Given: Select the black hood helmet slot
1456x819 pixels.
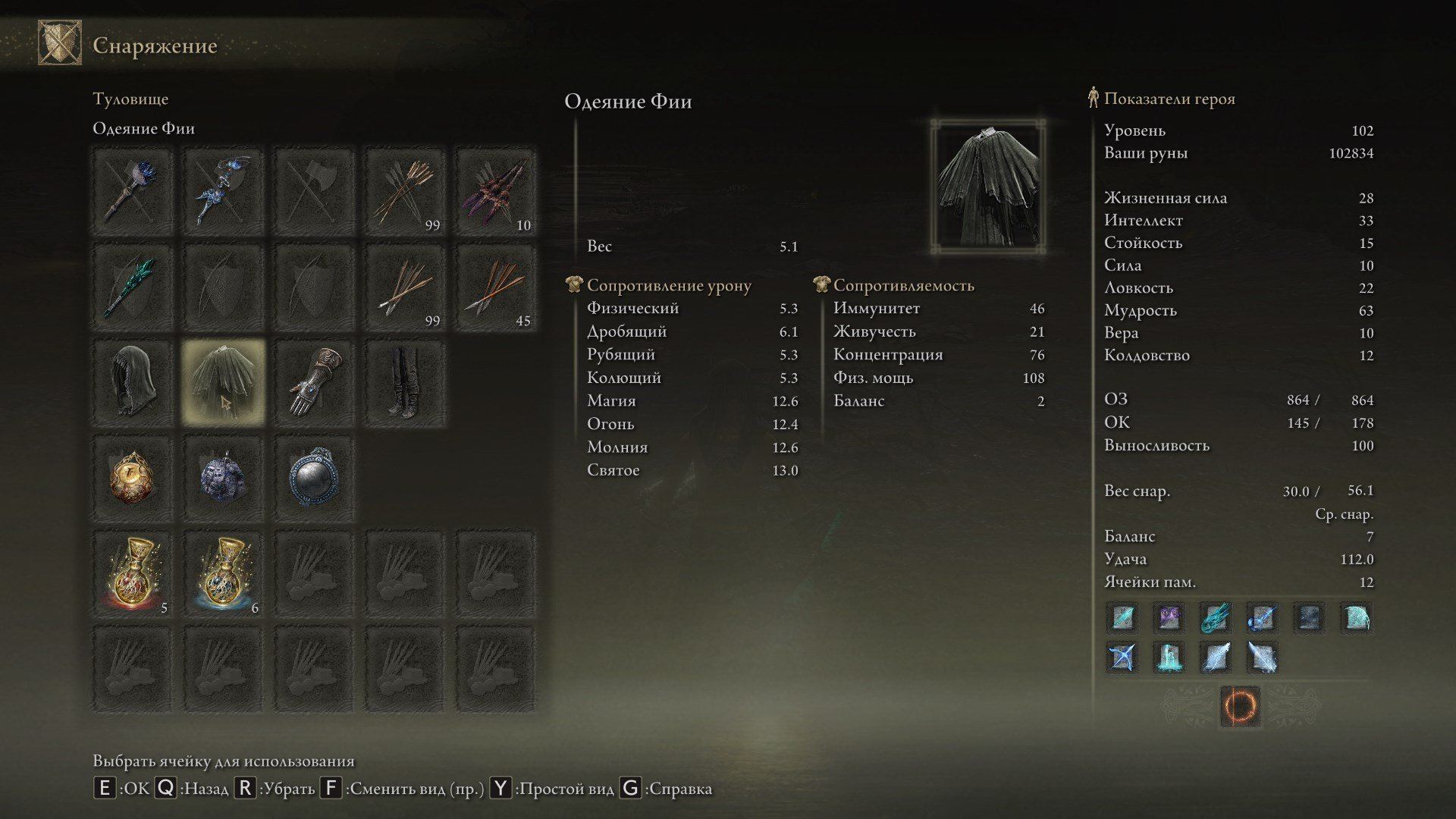Looking at the screenshot, I should click(133, 382).
